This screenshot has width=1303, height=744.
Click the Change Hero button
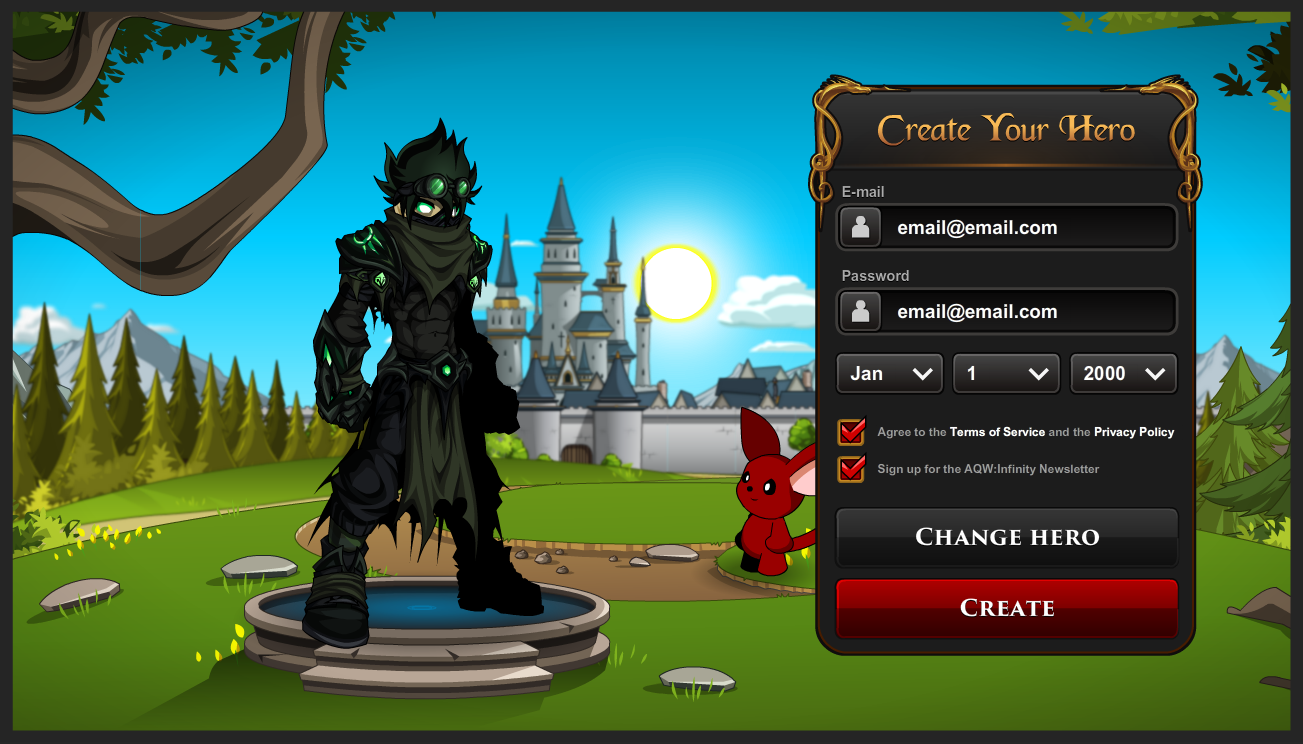[x=1006, y=537]
